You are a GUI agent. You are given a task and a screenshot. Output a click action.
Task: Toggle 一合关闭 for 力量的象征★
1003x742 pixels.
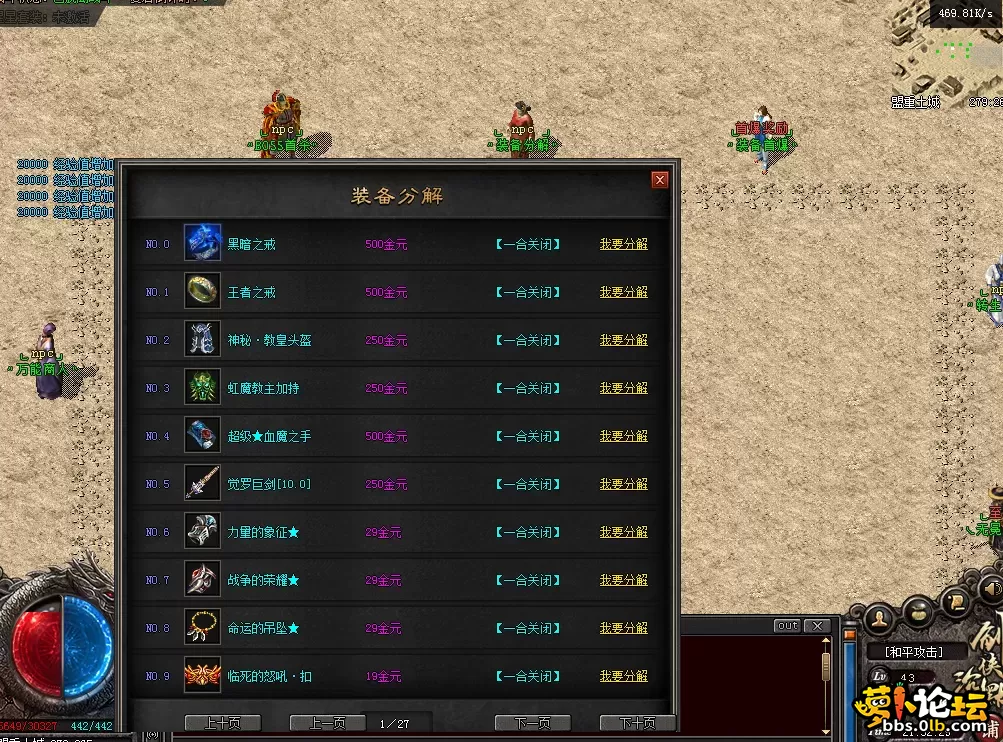tap(527, 532)
